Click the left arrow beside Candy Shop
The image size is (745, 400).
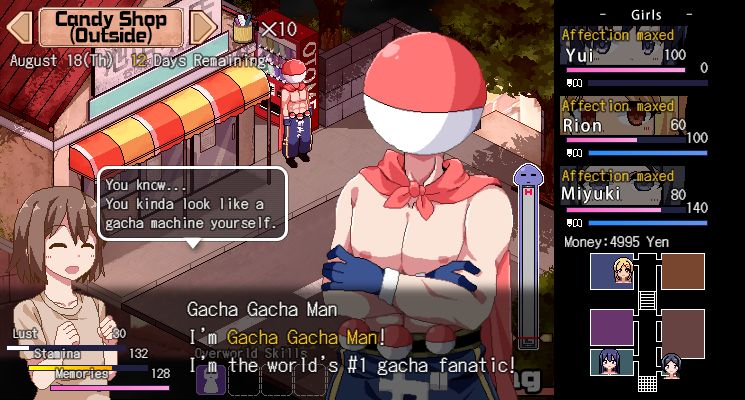(20, 27)
